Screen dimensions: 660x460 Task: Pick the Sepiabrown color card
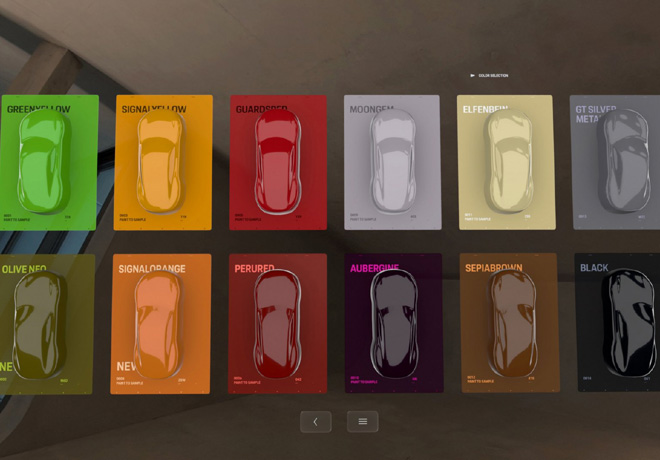(508, 322)
